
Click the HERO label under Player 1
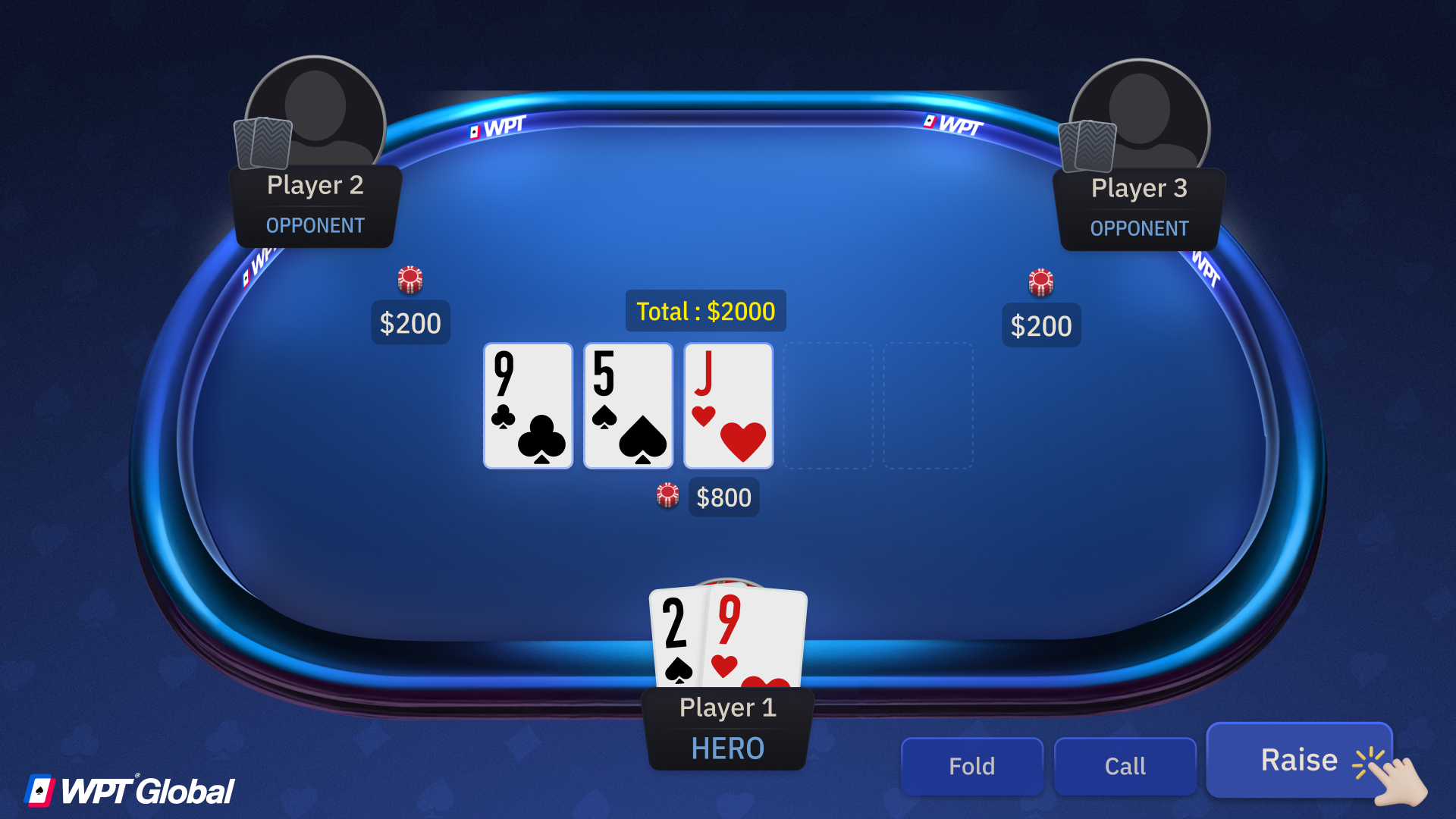(x=726, y=748)
